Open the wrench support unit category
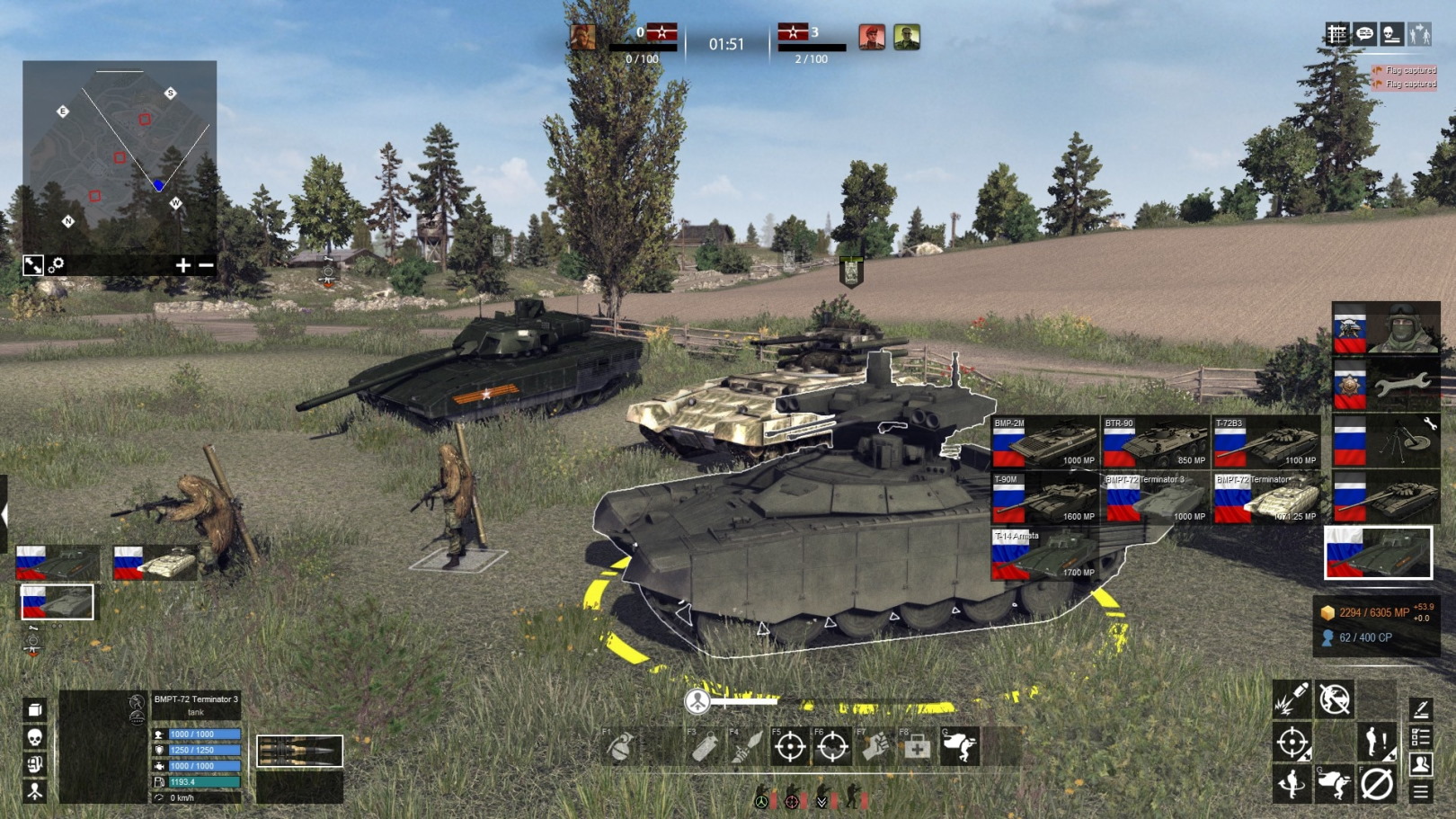This screenshot has width=1456, height=819. (x=1385, y=385)
